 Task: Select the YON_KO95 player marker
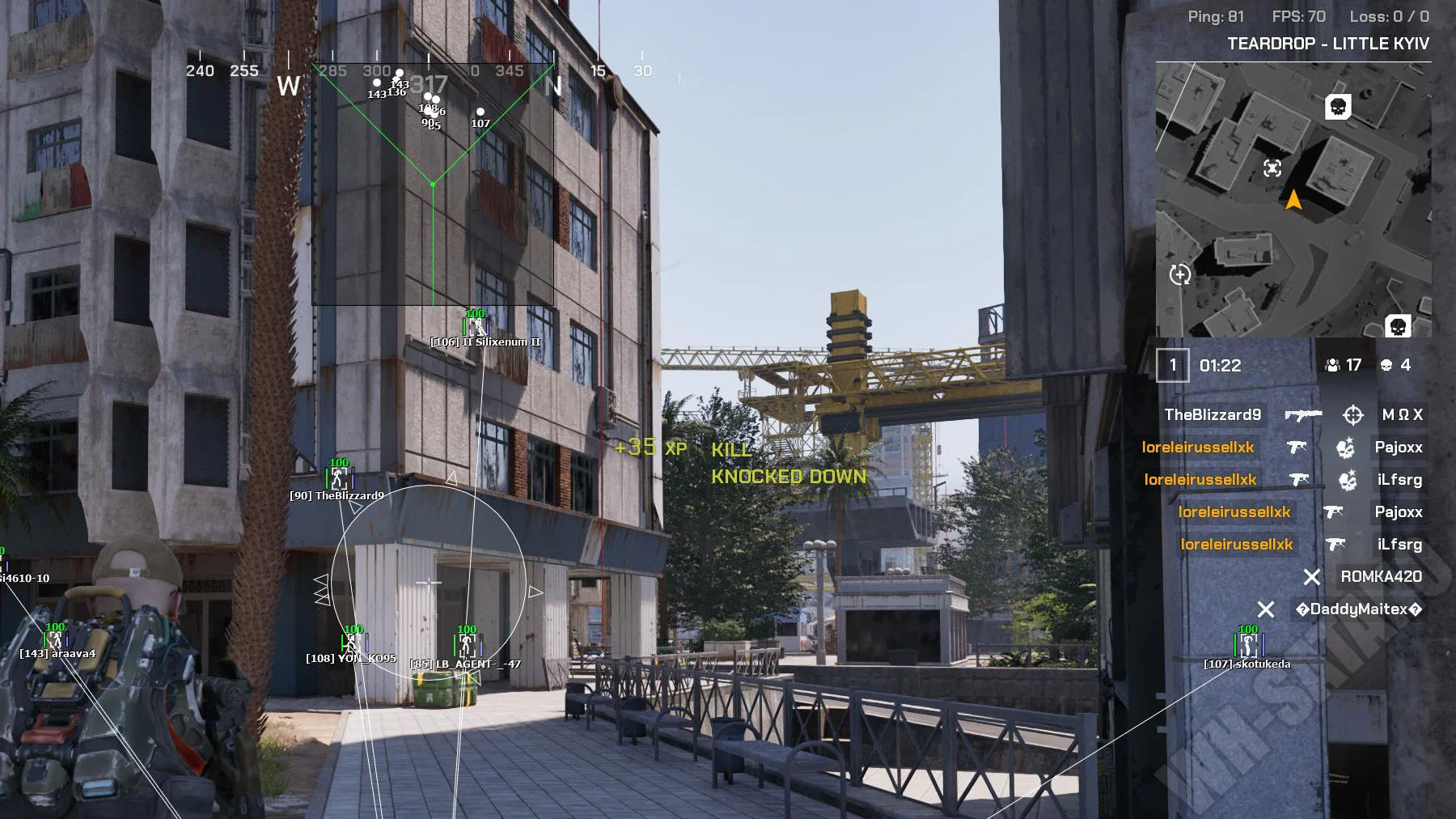tap(353, 644)
